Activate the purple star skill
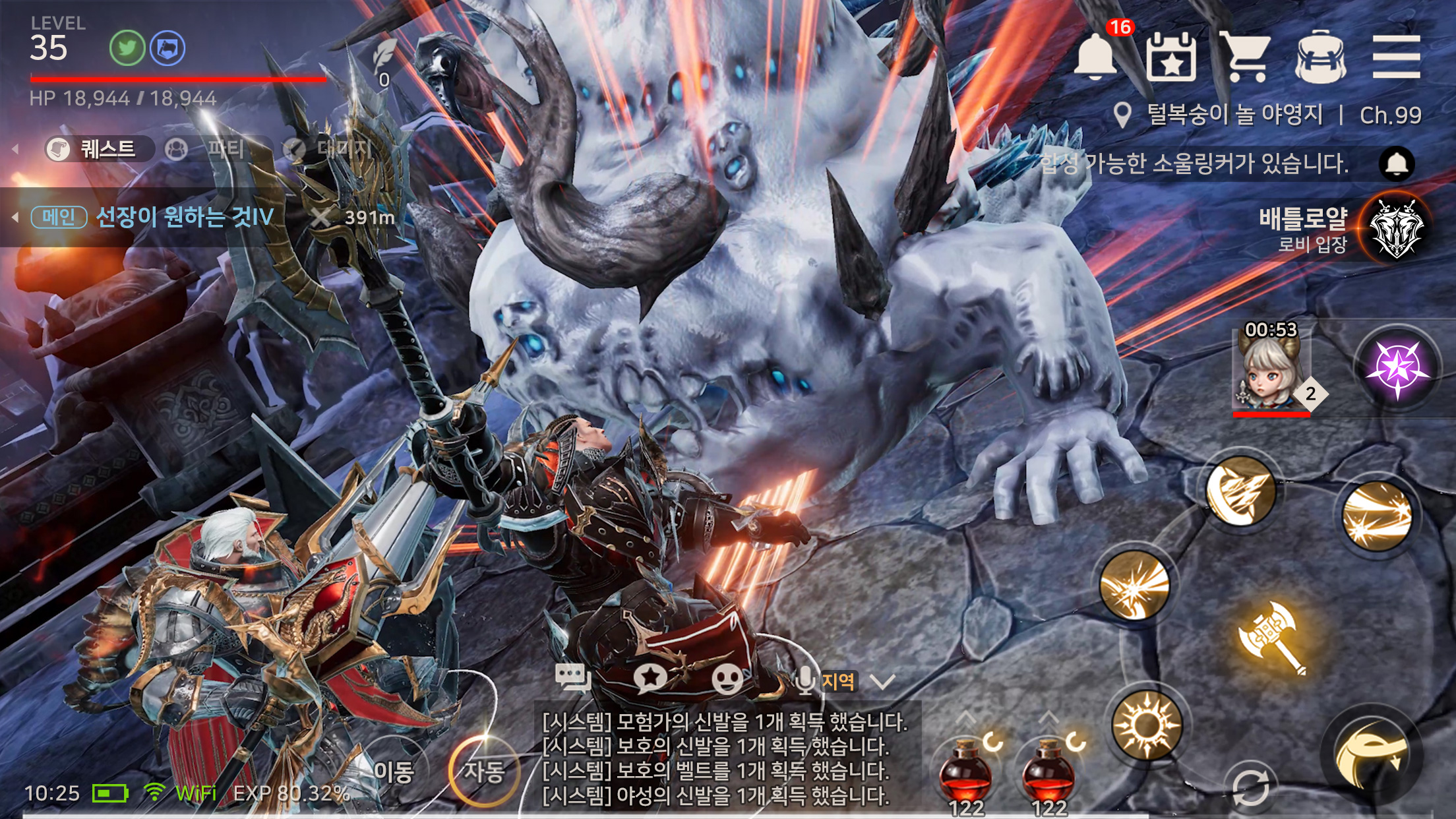The width and height of the screenshot is (1456, 819). click(x=1397, y=368)
